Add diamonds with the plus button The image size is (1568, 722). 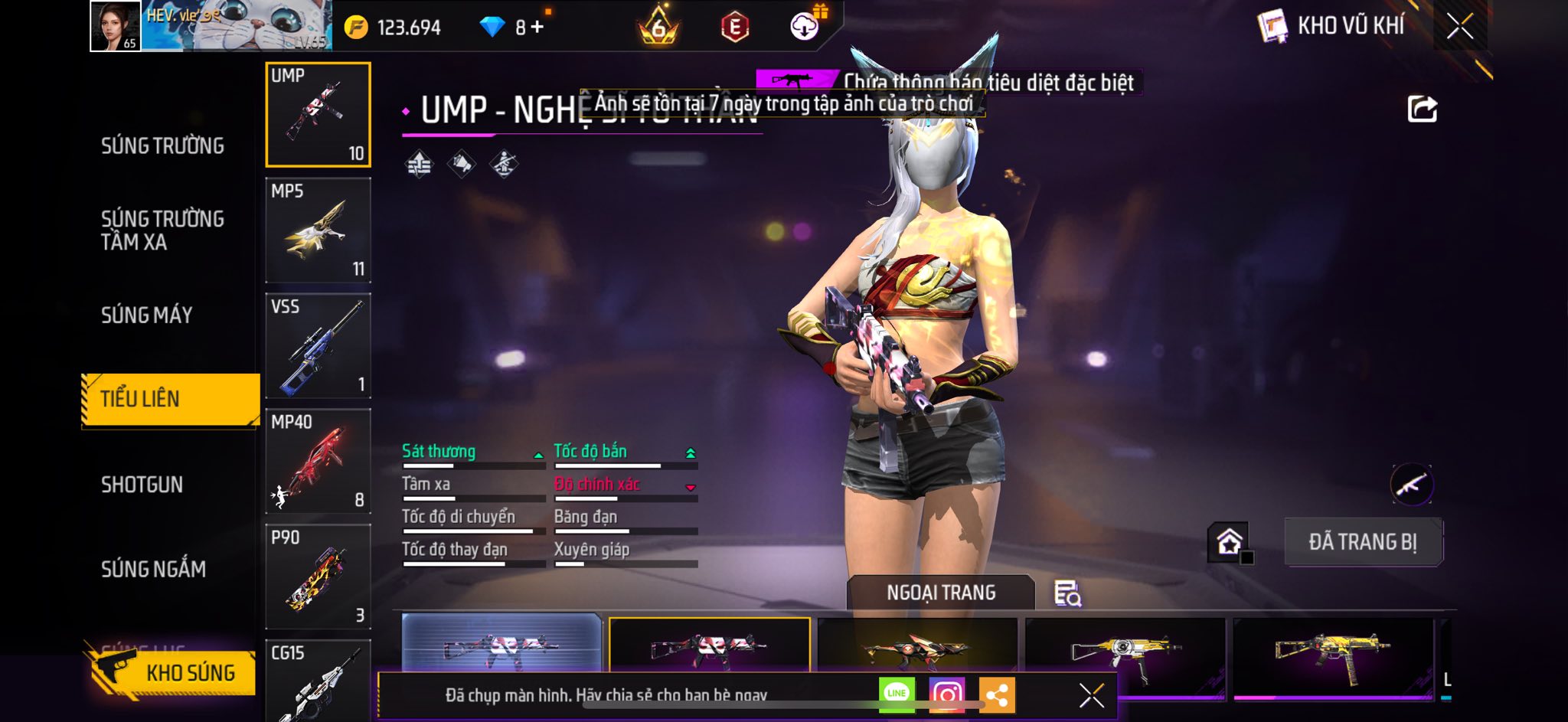click(x=537, y=28)
